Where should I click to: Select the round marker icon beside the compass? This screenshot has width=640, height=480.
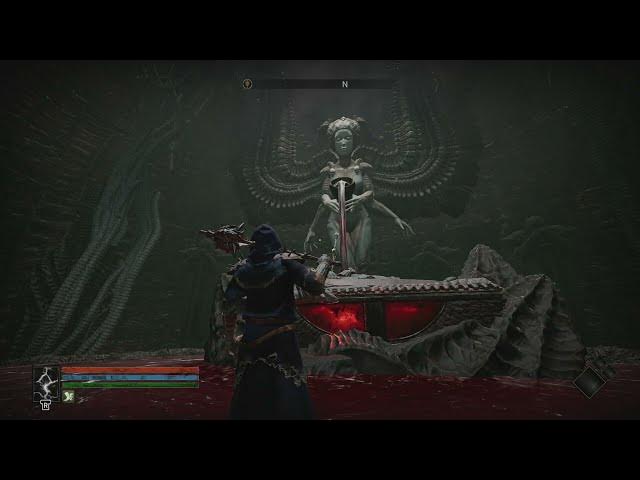pyautogui.click(x=247, y=84)
